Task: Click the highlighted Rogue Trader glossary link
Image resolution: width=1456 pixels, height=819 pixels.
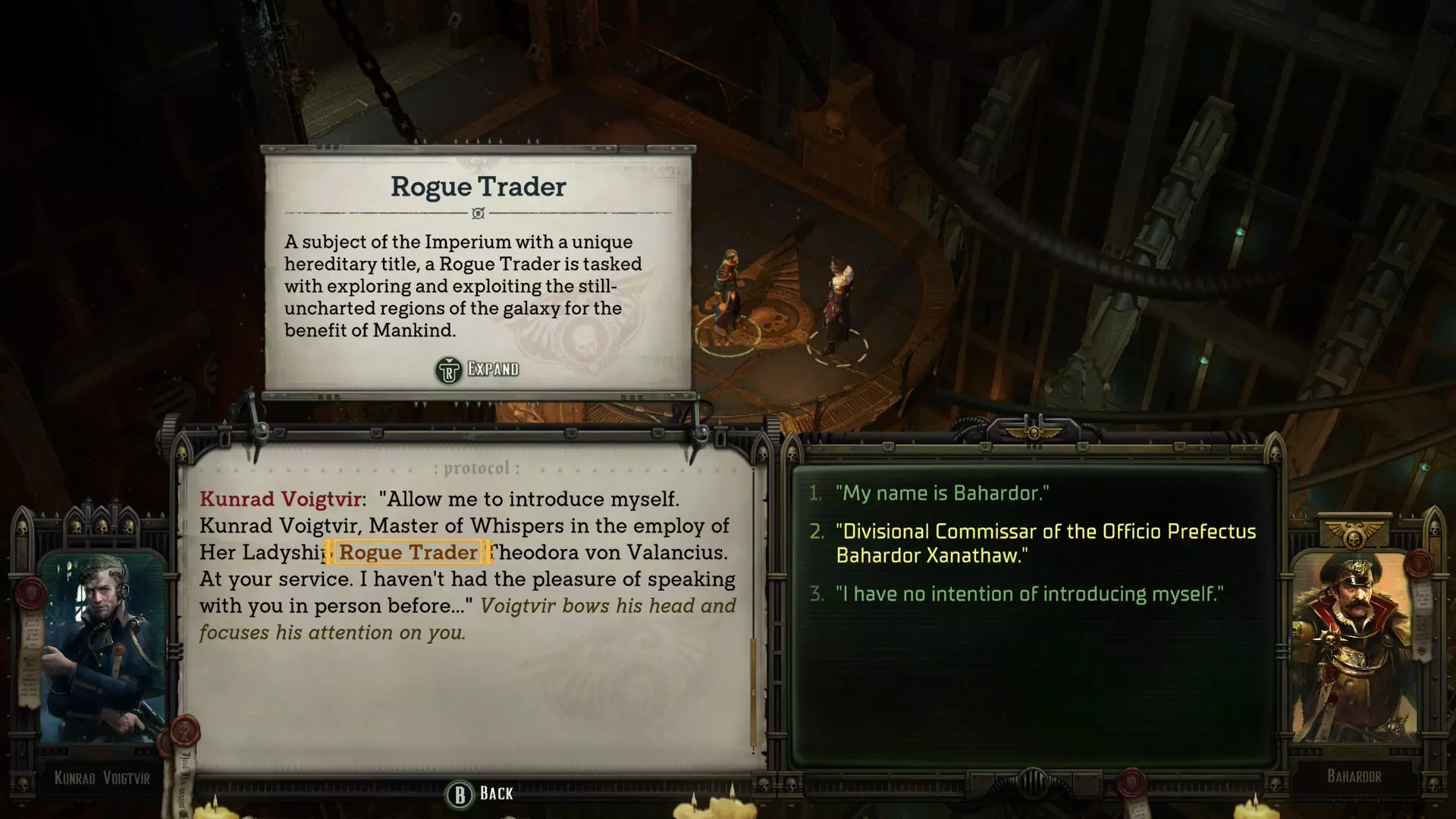Action: (x=408, y=552)
